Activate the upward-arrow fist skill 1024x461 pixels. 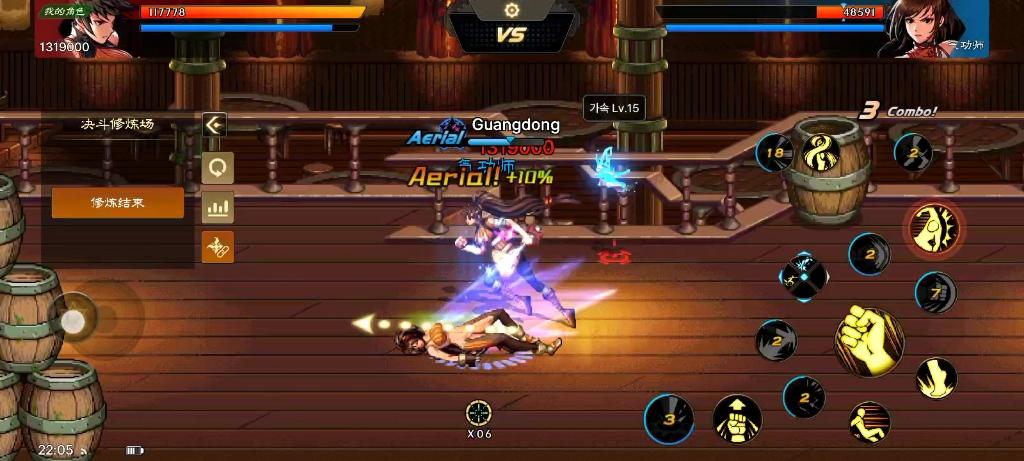pos(737,418)
